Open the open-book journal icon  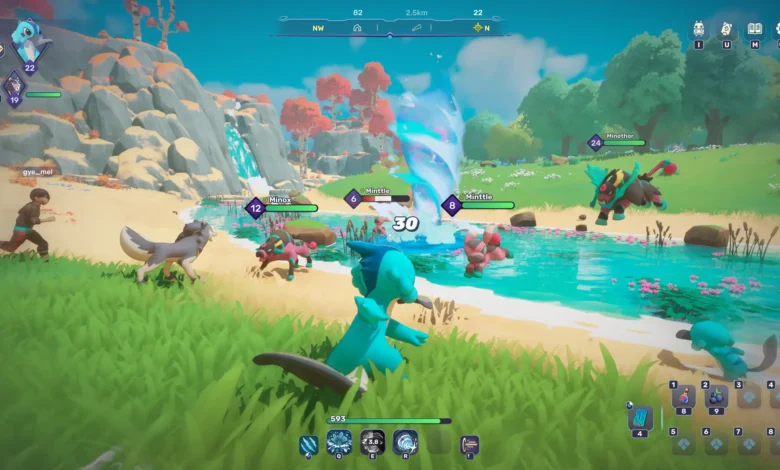(x=754, y=30)
